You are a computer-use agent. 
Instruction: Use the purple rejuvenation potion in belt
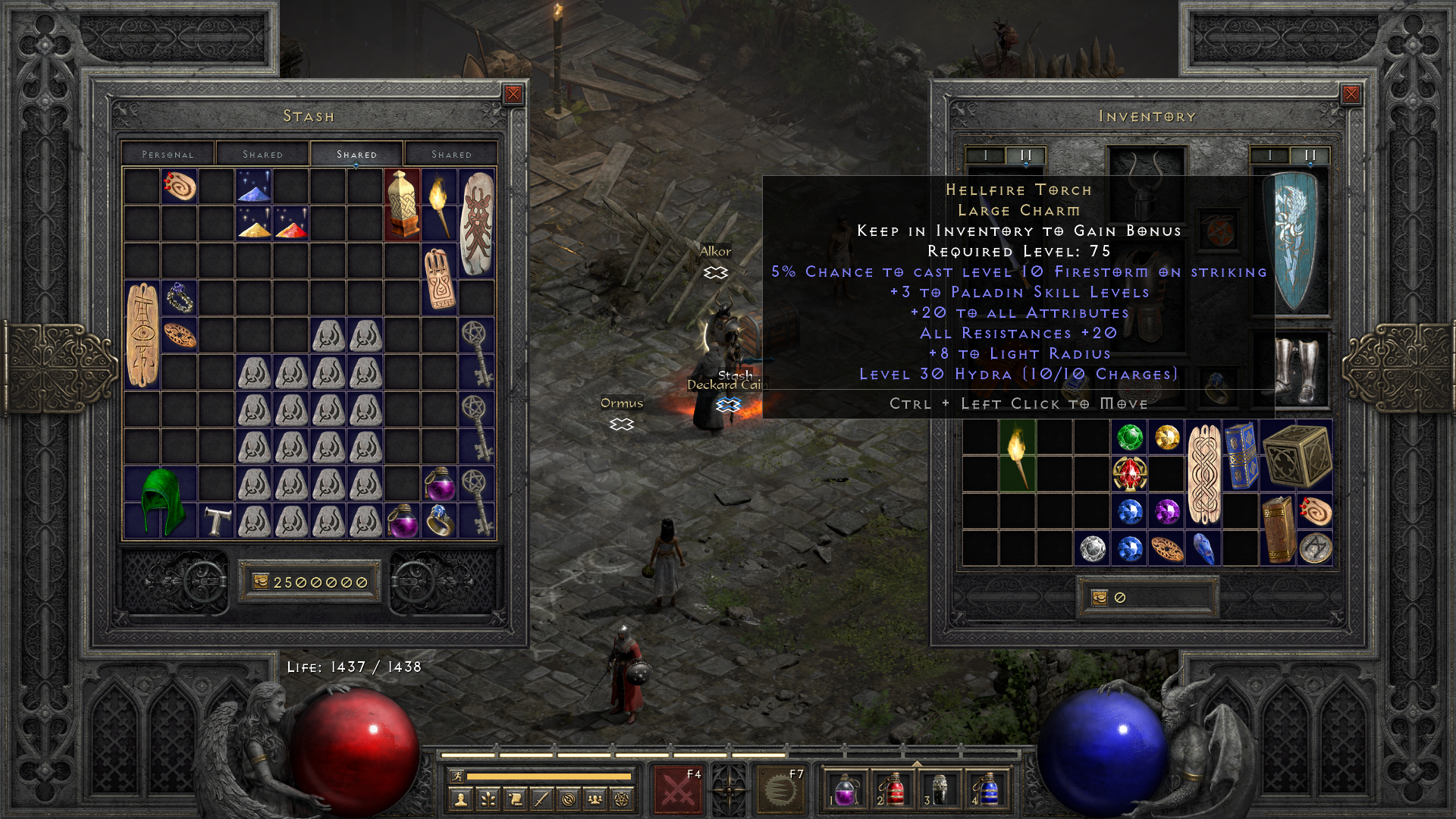(x=846, y=789)
